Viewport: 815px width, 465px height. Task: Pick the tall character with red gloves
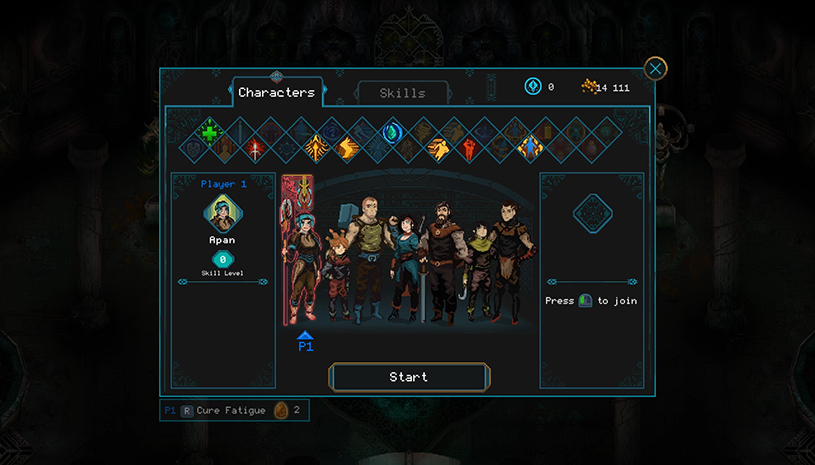pos(513,260)
